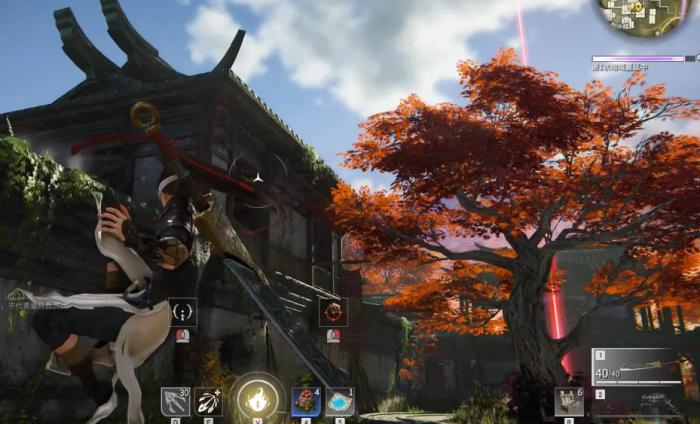Viewport: 700px width, 424px height.
Task: Activate the feather dash skill icon
Action: pos(208,402)
